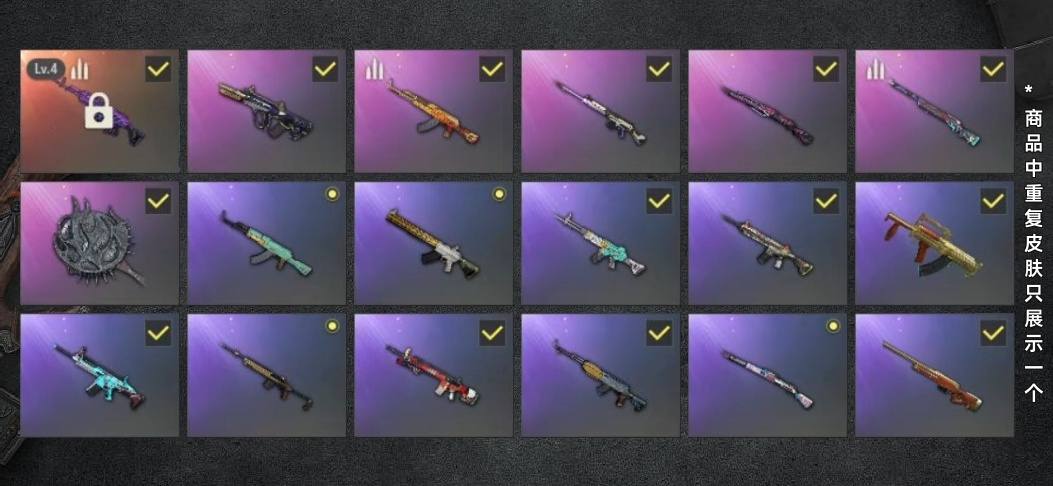Open the teal AK rifle skin
This screenshot has height=486, width=1053.
[266, 244]
